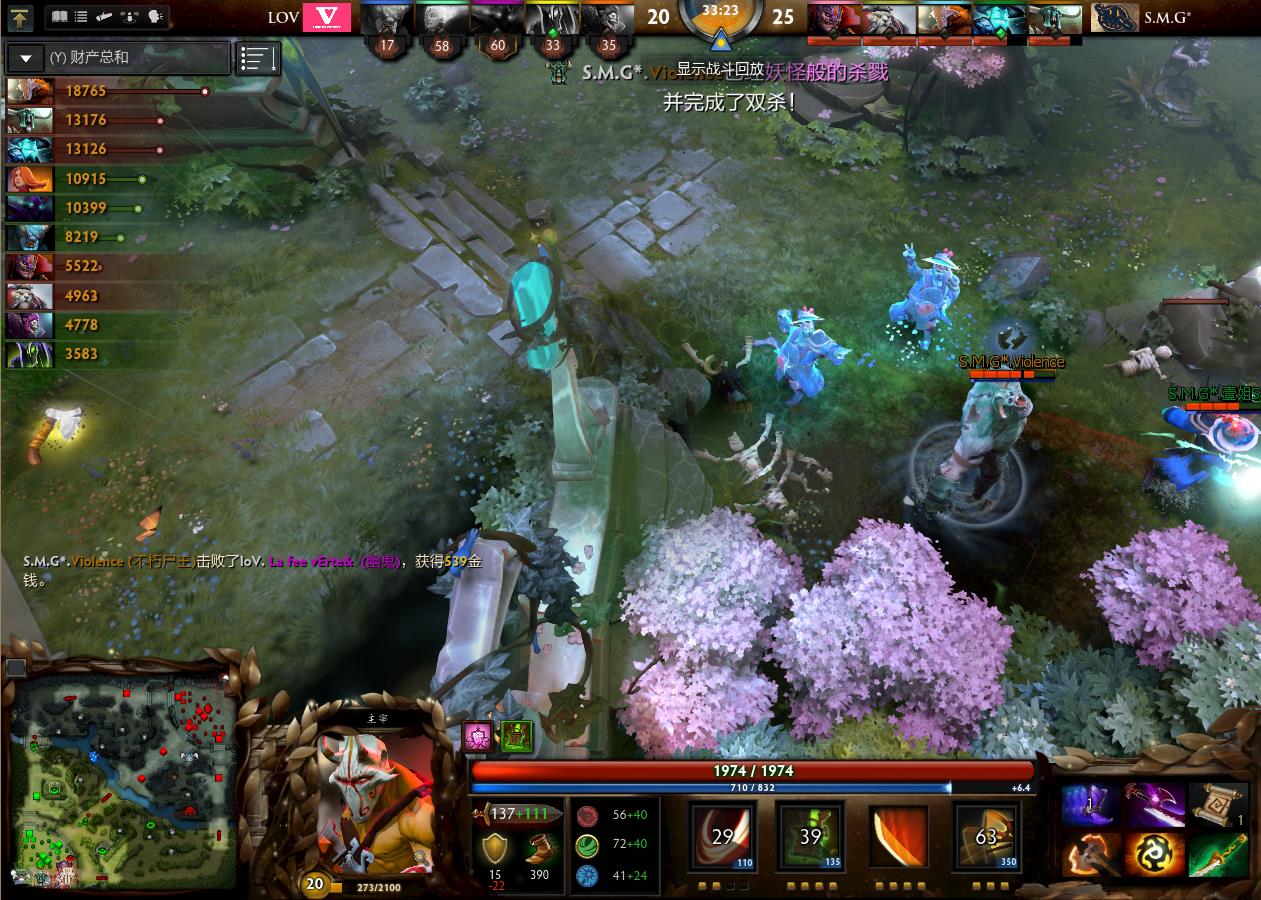Activate the Omnislash ultimate ability
The width and height of the screenshot is (1261, 900).
(986, 836)
